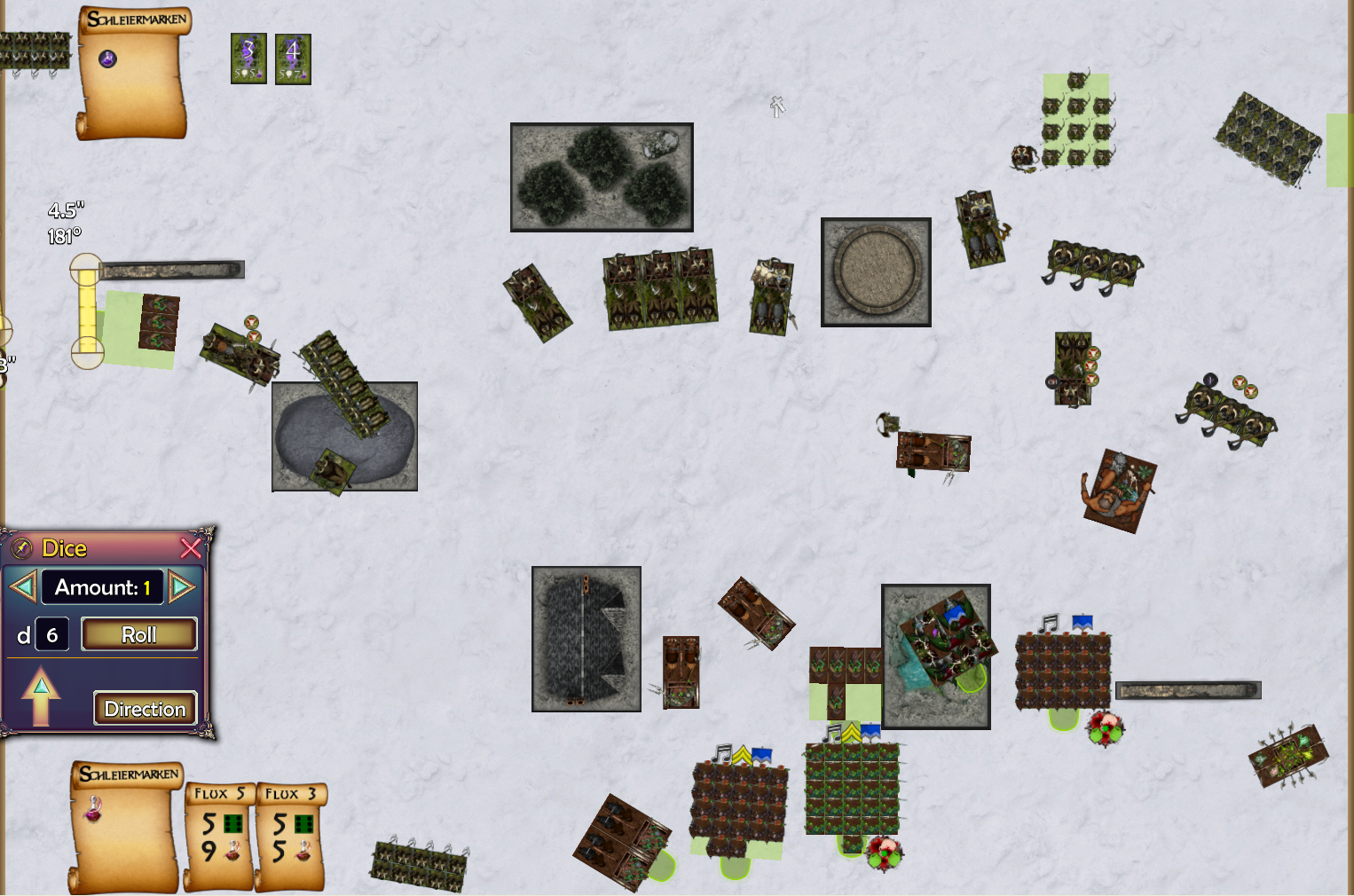Image resolution: width=1354 pixels, height=896 pixels.
Task: Pick the purple magic card numbered 4
Action: pos(293,59)
